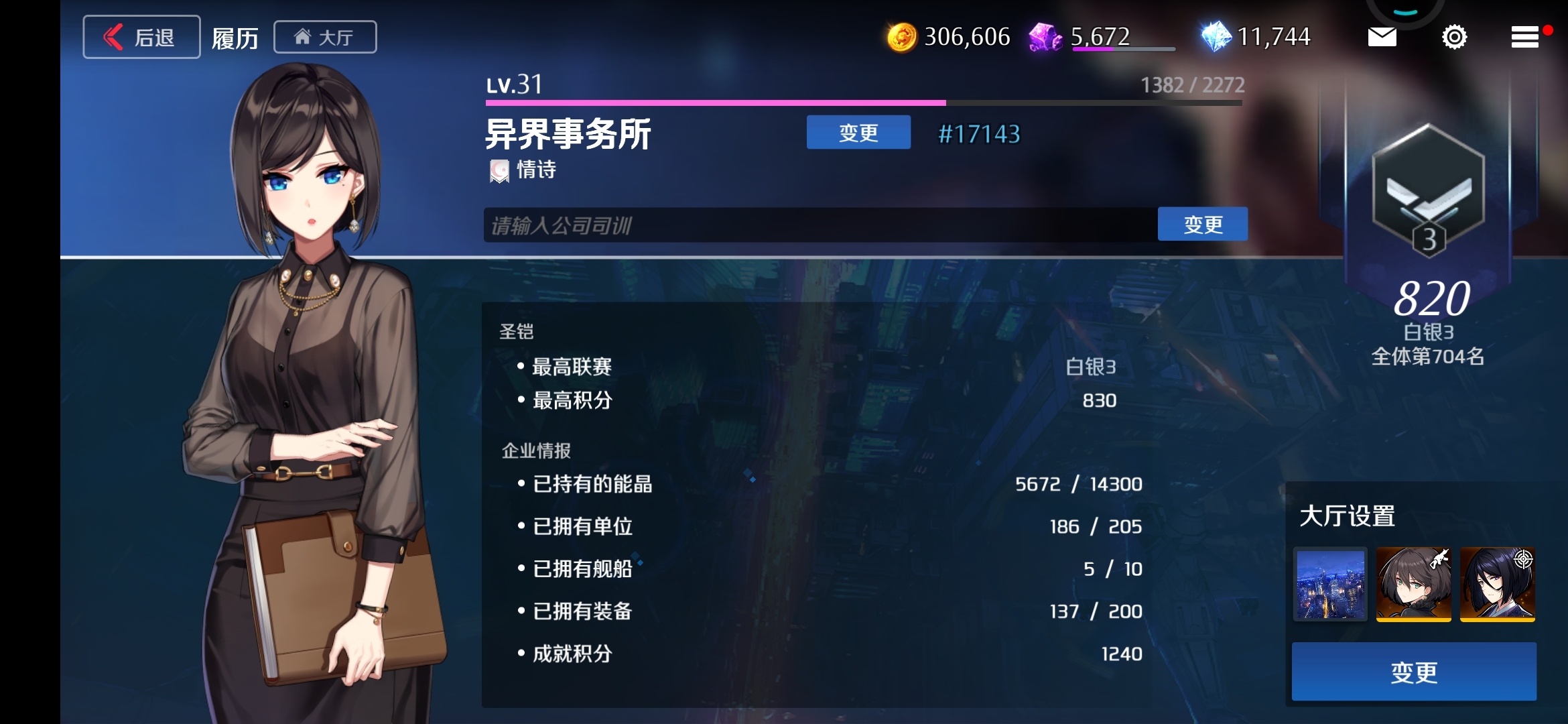Viewport: 1568px width, 724px height.
Task: Click the 变更 button for company motto
Action: point(1203,224)
